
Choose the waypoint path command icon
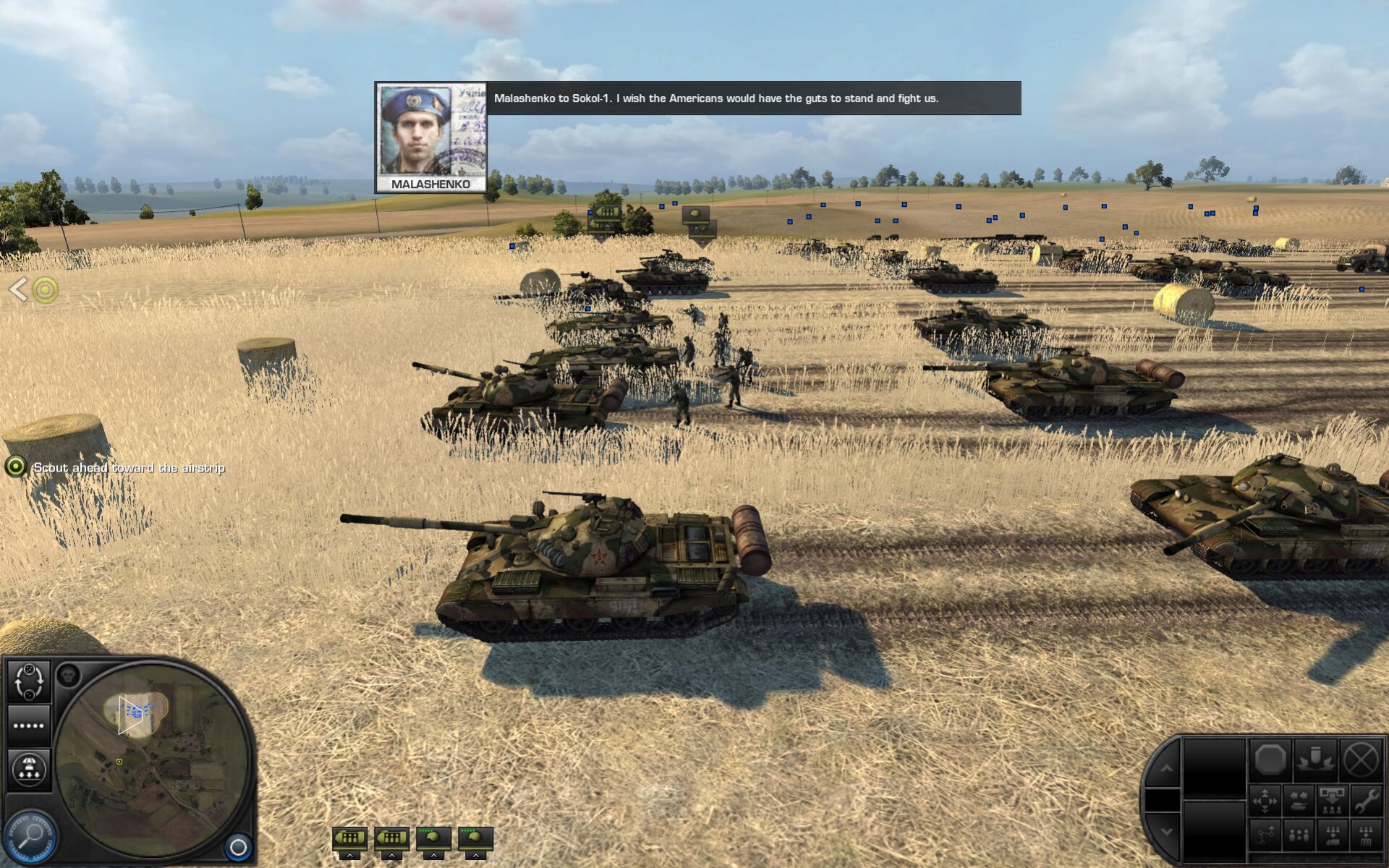point(1265,835)
